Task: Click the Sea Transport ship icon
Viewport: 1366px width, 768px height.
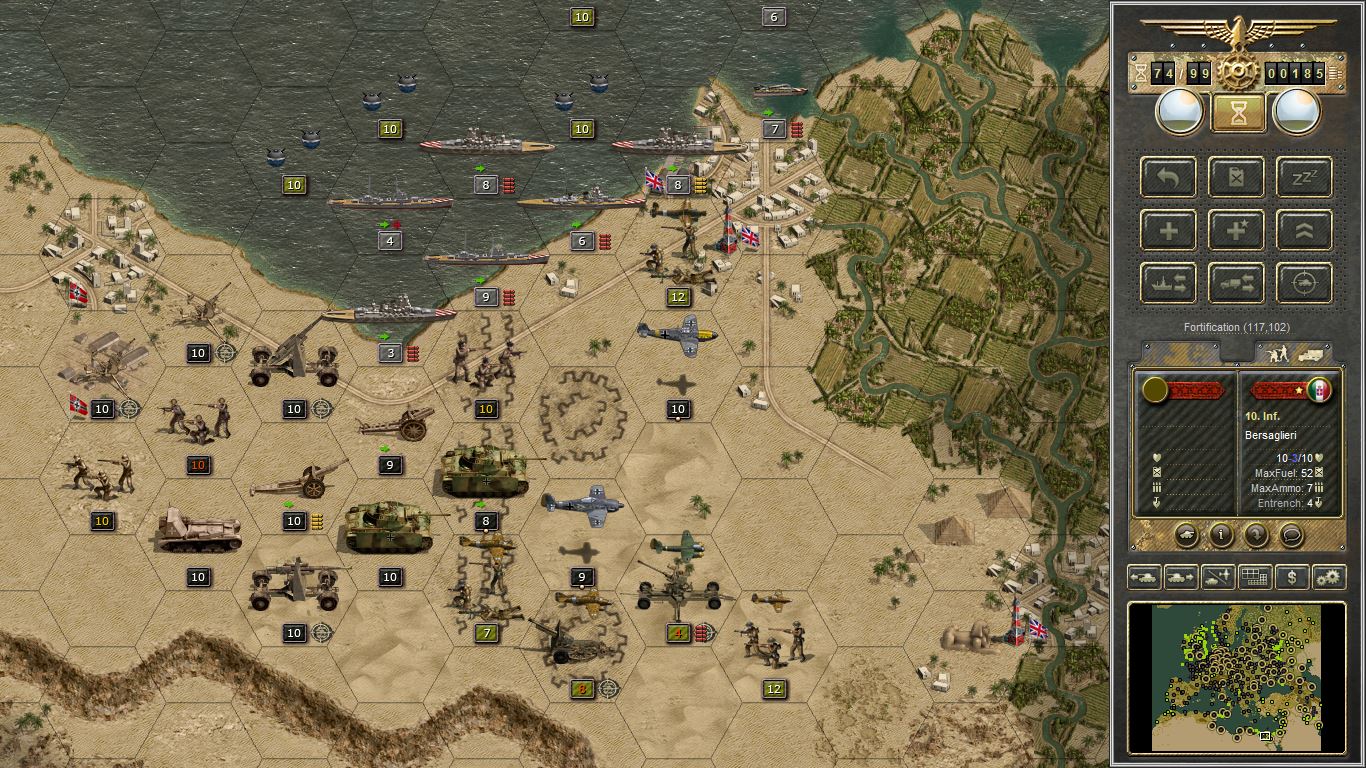Action: (1167, 283)
